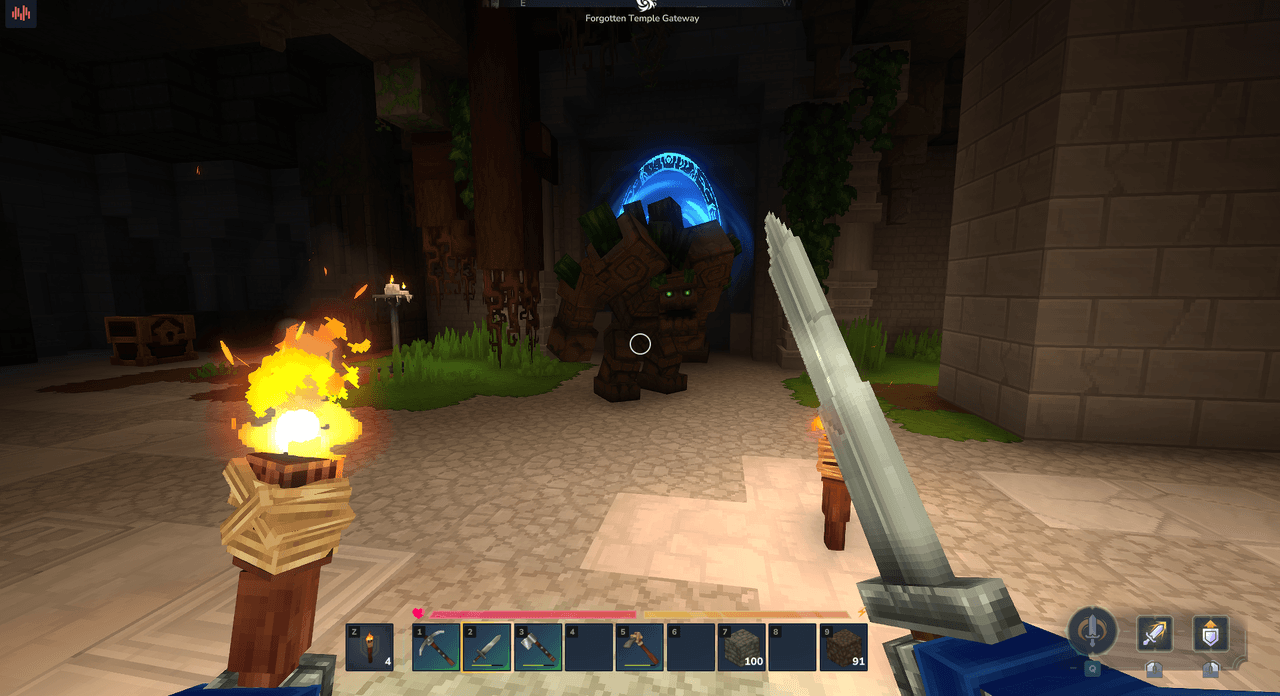
Task: Click the torch off-hand utility slot
Action: (x=370, y=647)
